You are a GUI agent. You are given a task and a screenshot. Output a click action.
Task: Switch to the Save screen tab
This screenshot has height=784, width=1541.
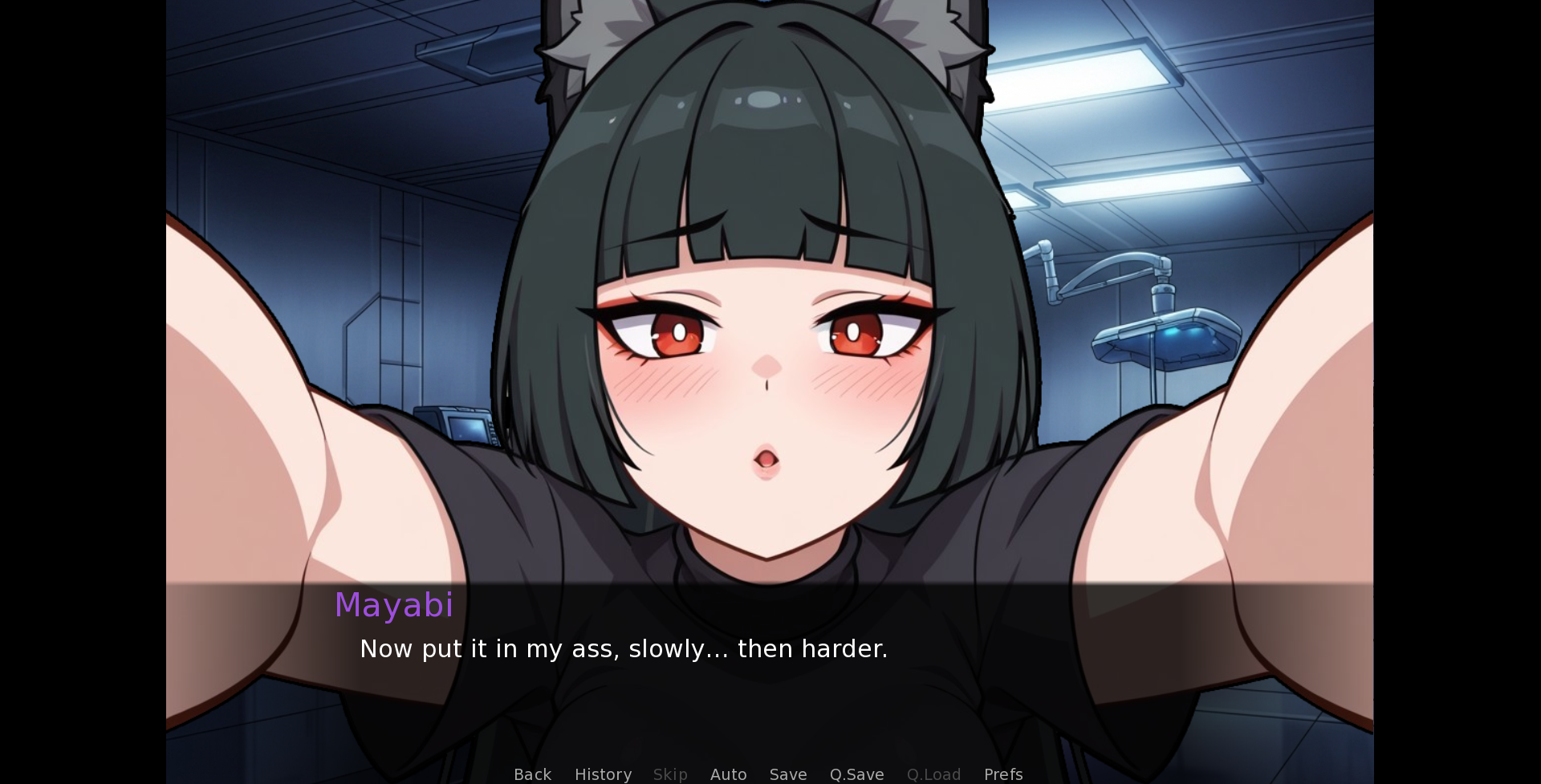pyautogui.click(x=788, y=774)
